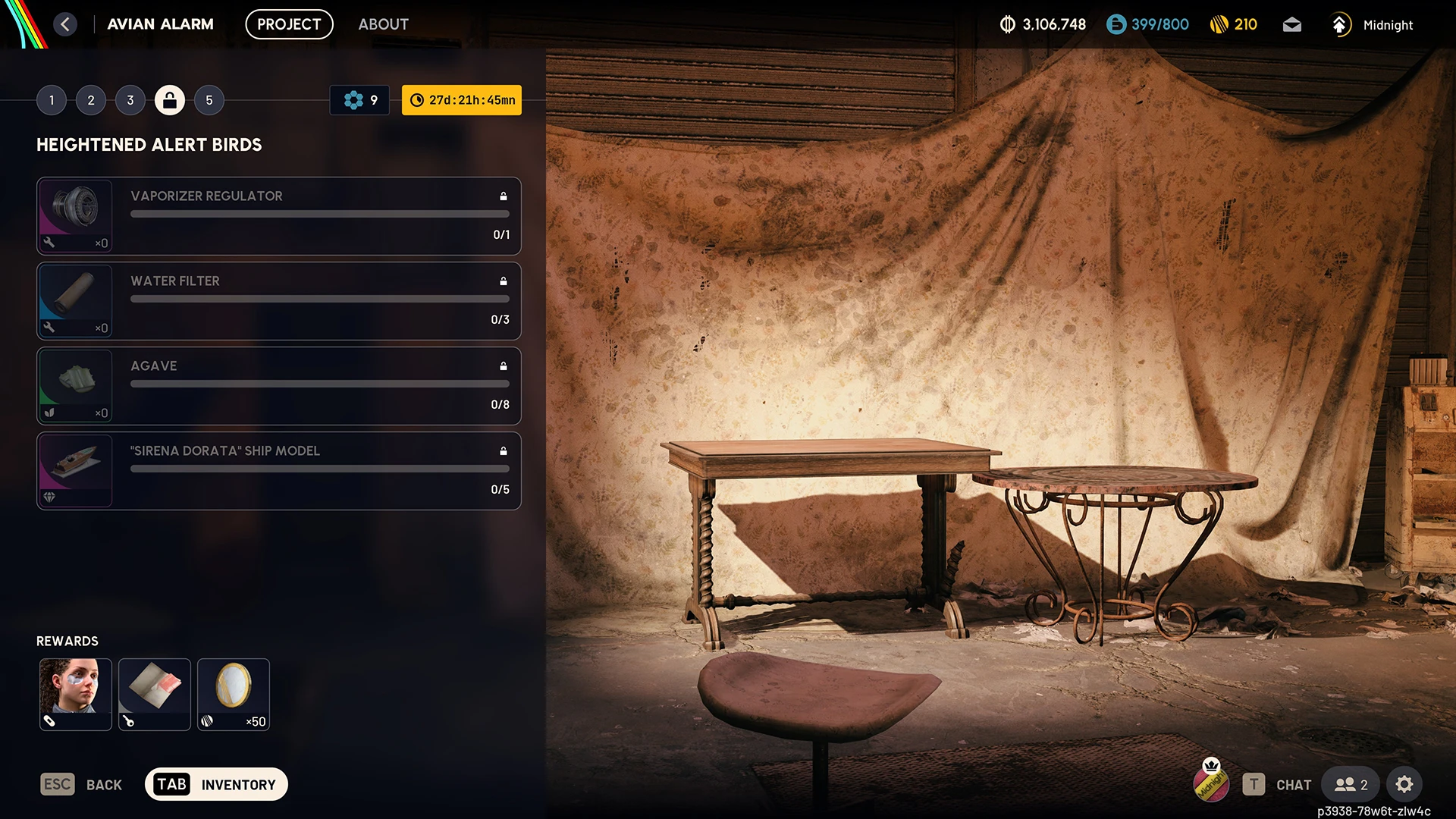Image resolution: width=1456 pixels, height=819 pixels.
Task: Switch to the ABOUT tab
Action: pos(383,24)
